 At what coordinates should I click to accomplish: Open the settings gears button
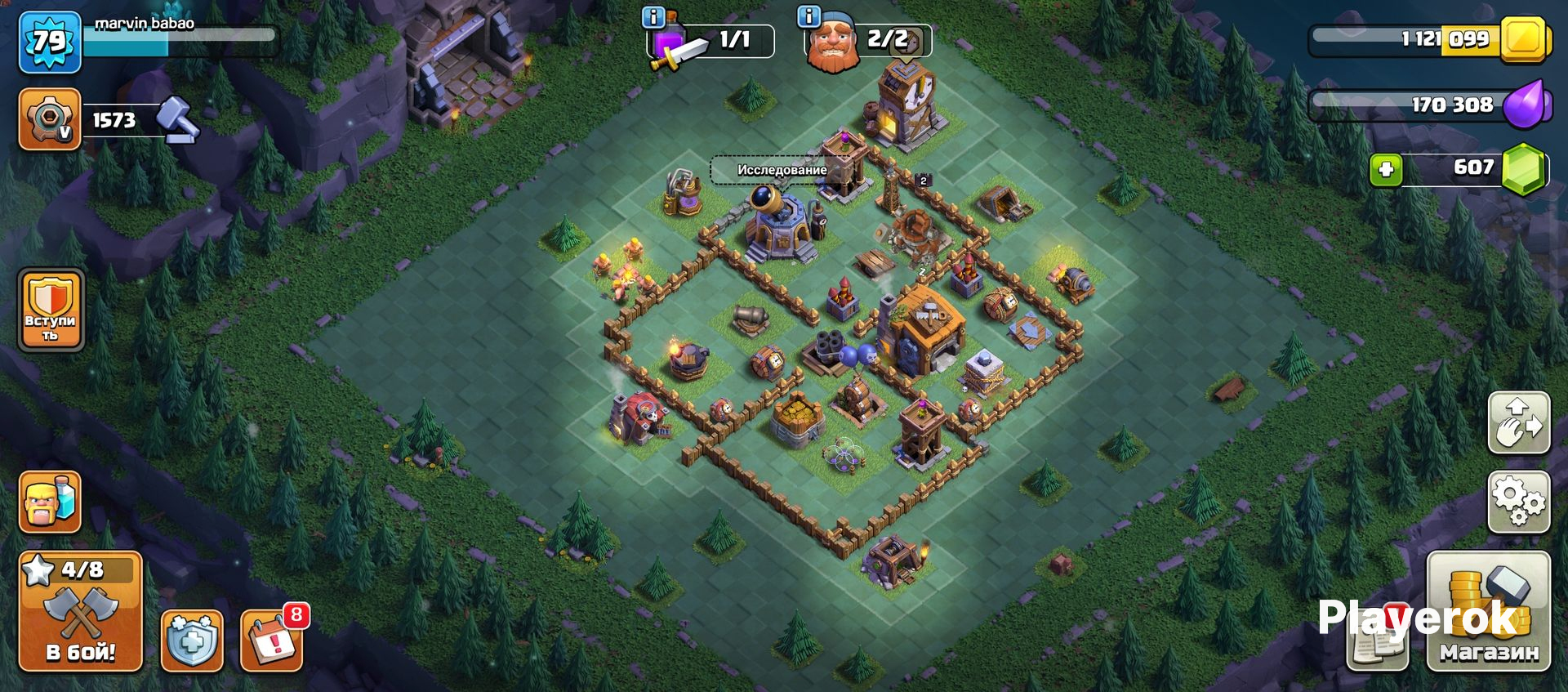tap(1518, 501)
